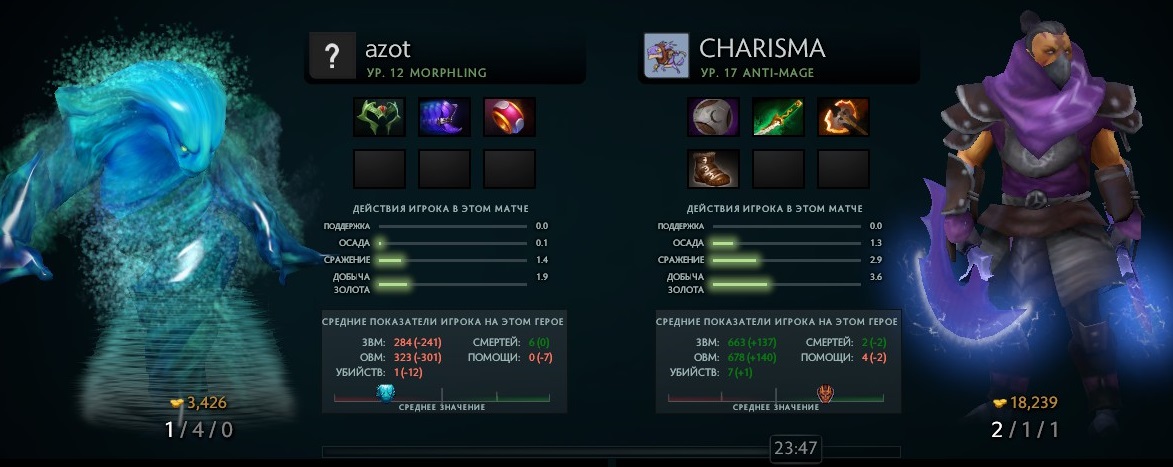Select the green Wraith Band item
The width and height of the screenshot is (1173, 467).
tap(380, 117)
